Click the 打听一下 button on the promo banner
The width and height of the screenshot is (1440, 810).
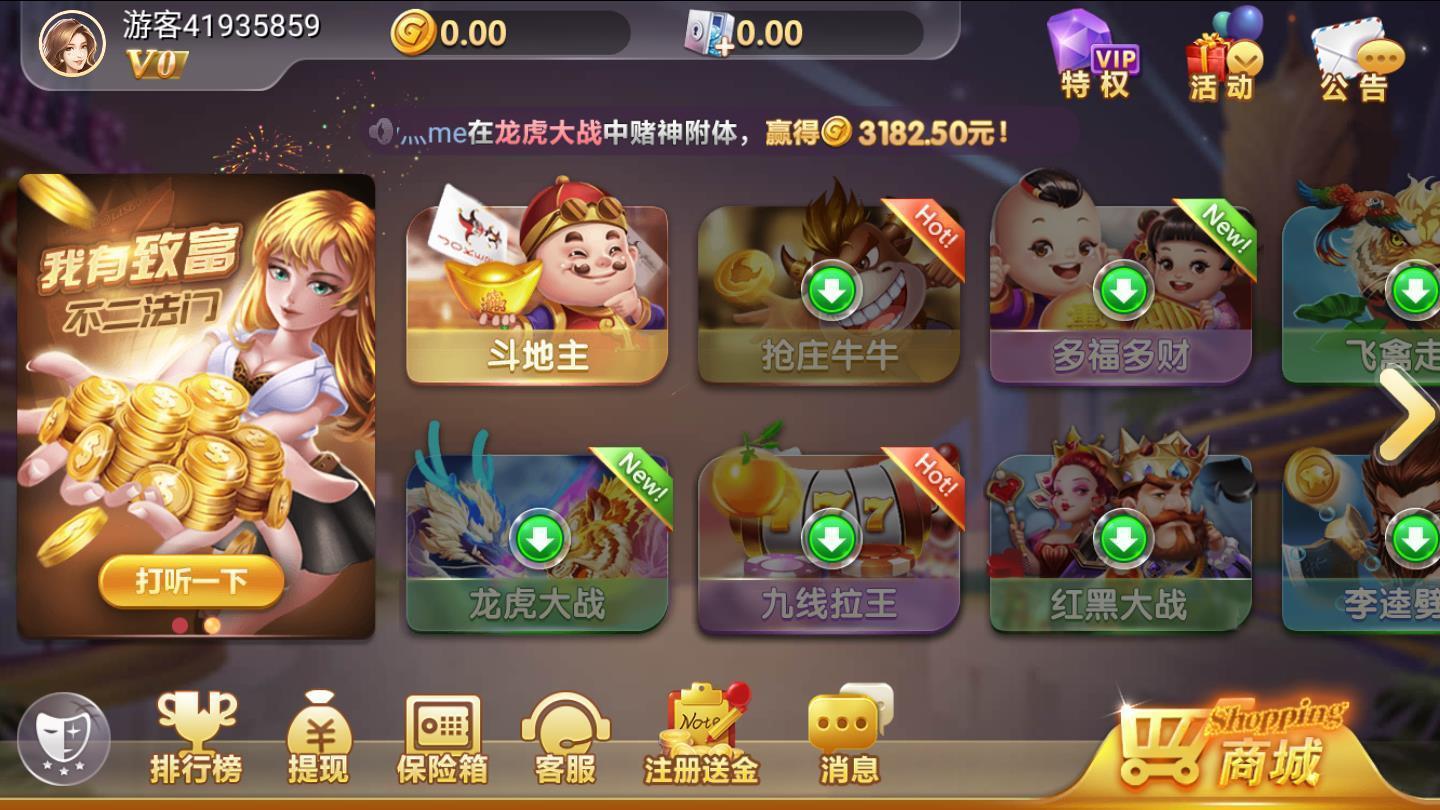click(194, 581)
